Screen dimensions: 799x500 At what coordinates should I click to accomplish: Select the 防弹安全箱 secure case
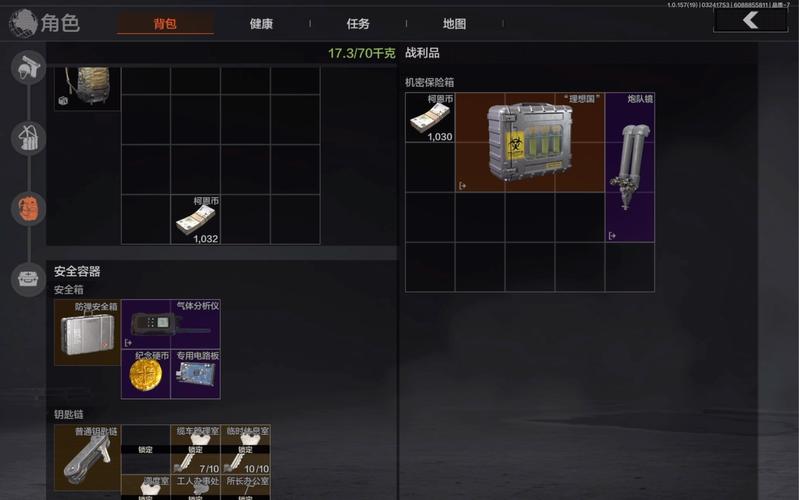click(88, 332)
